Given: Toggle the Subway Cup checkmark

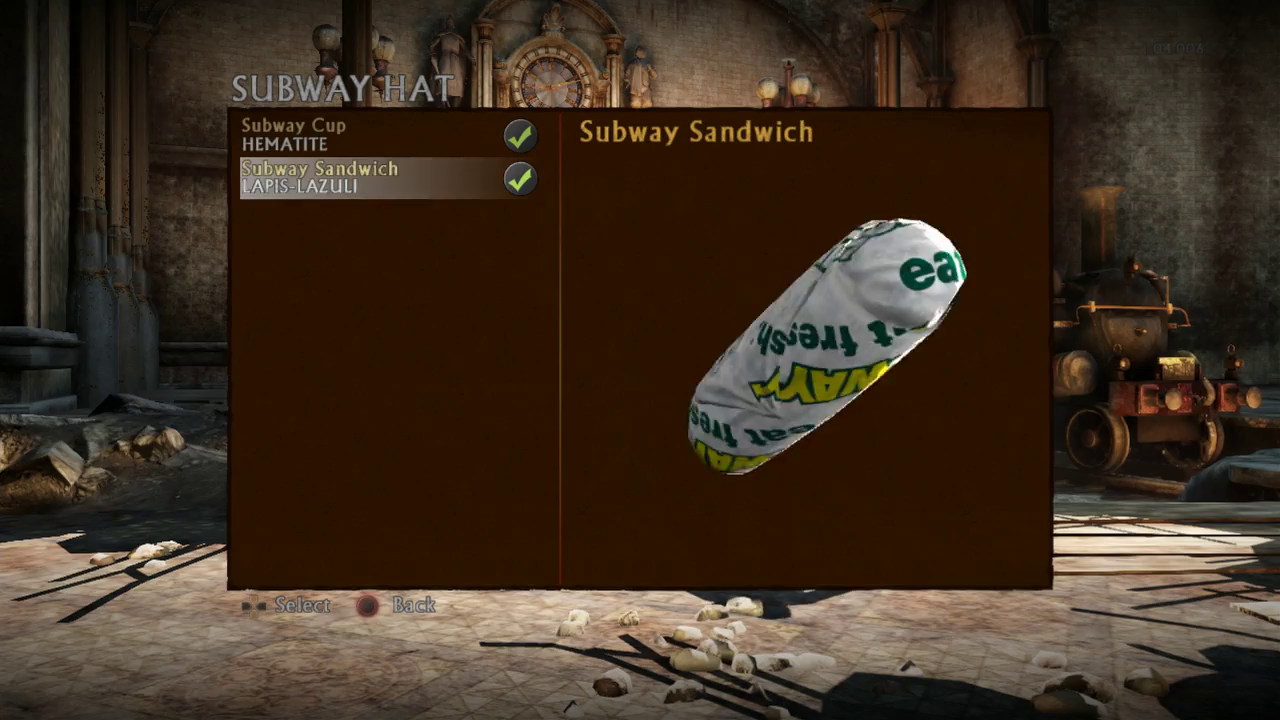Looking at the screenshot, I should [519, 136].
